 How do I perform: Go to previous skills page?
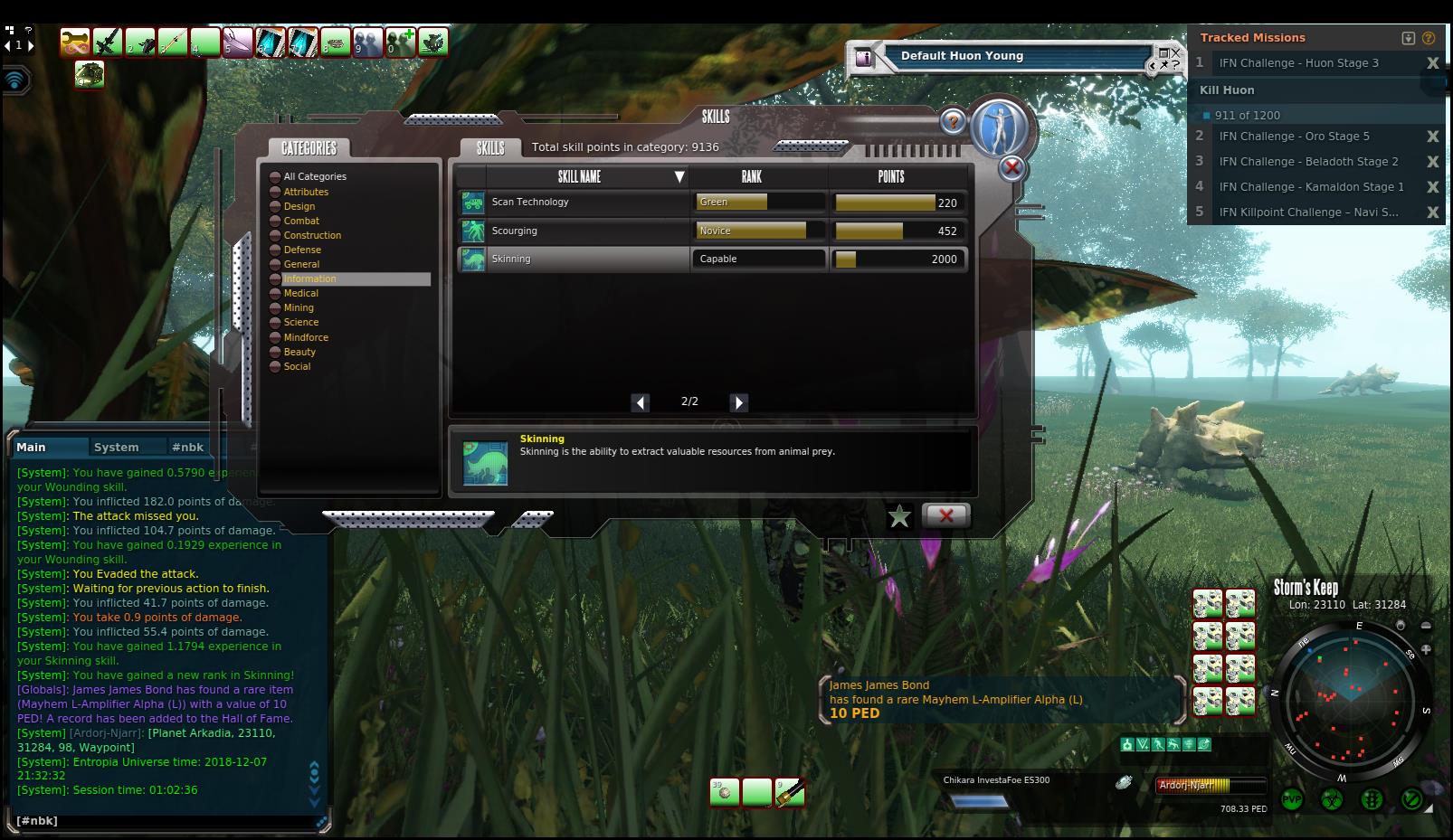[x=641, y=402]
